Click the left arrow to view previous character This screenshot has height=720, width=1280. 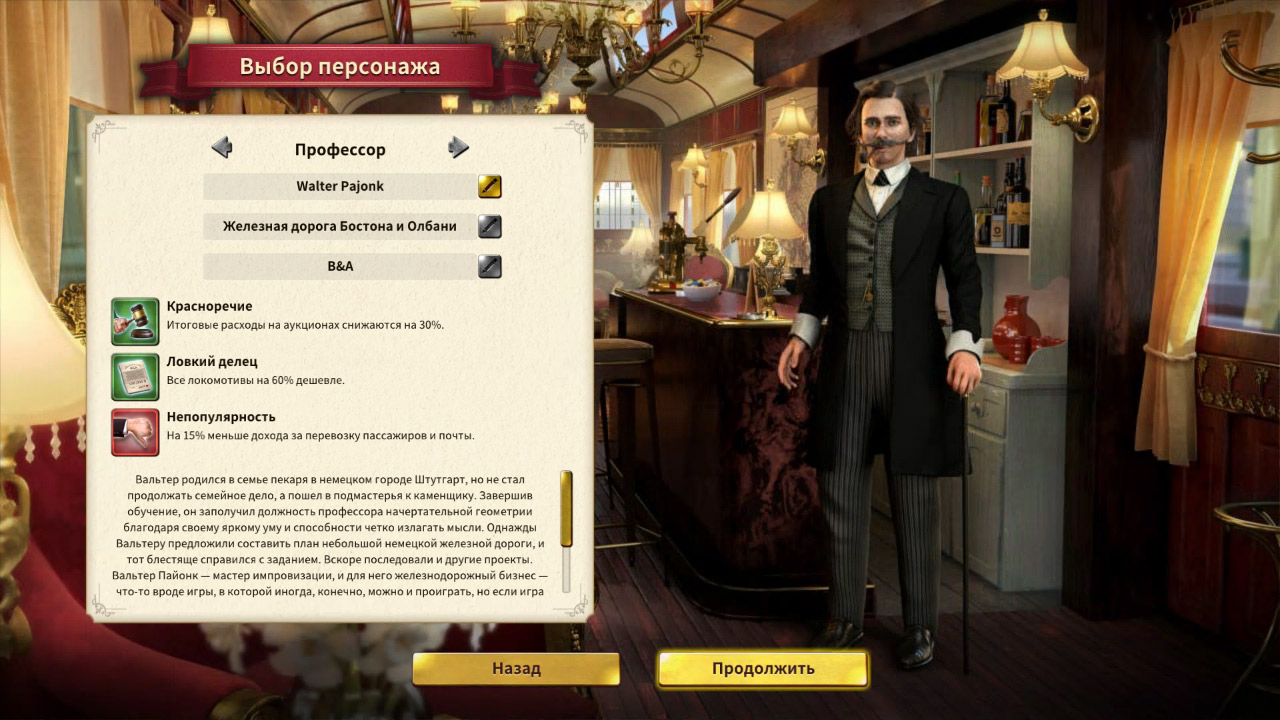222,147
